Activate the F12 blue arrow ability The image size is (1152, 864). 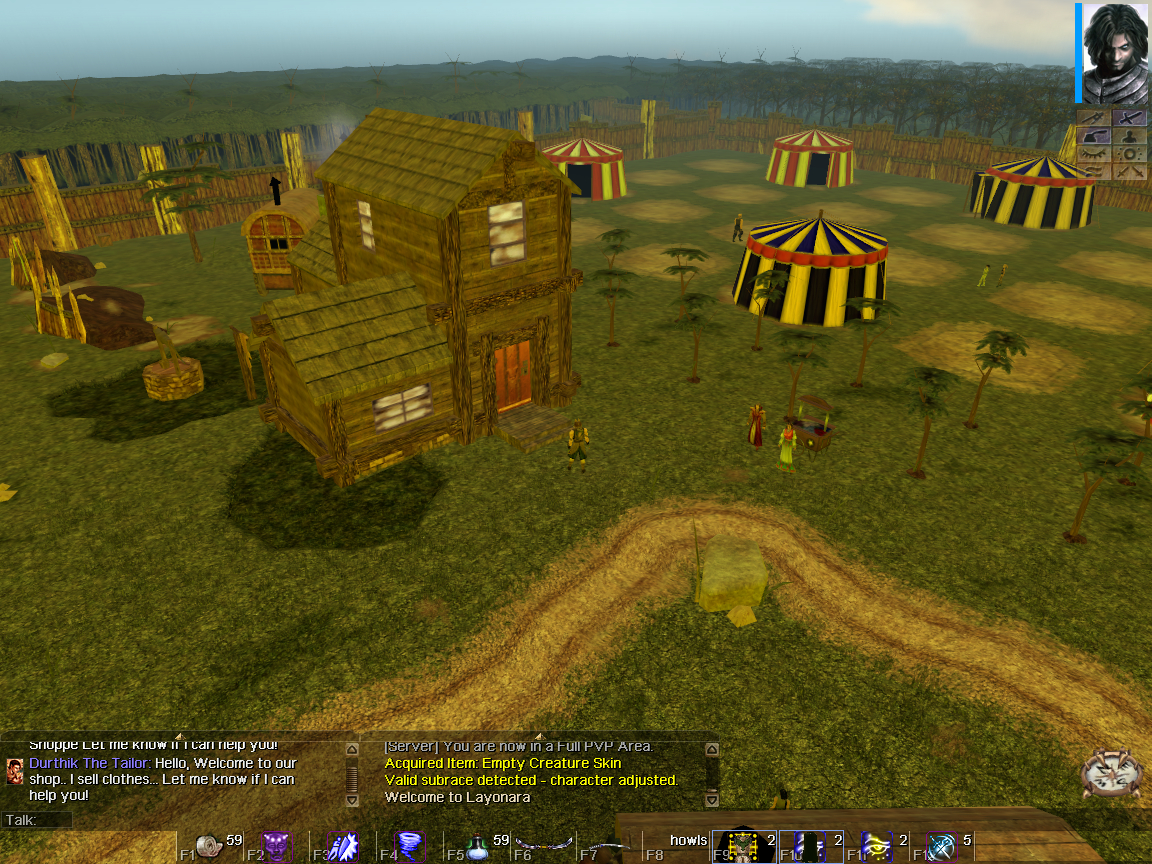[943, 846]
